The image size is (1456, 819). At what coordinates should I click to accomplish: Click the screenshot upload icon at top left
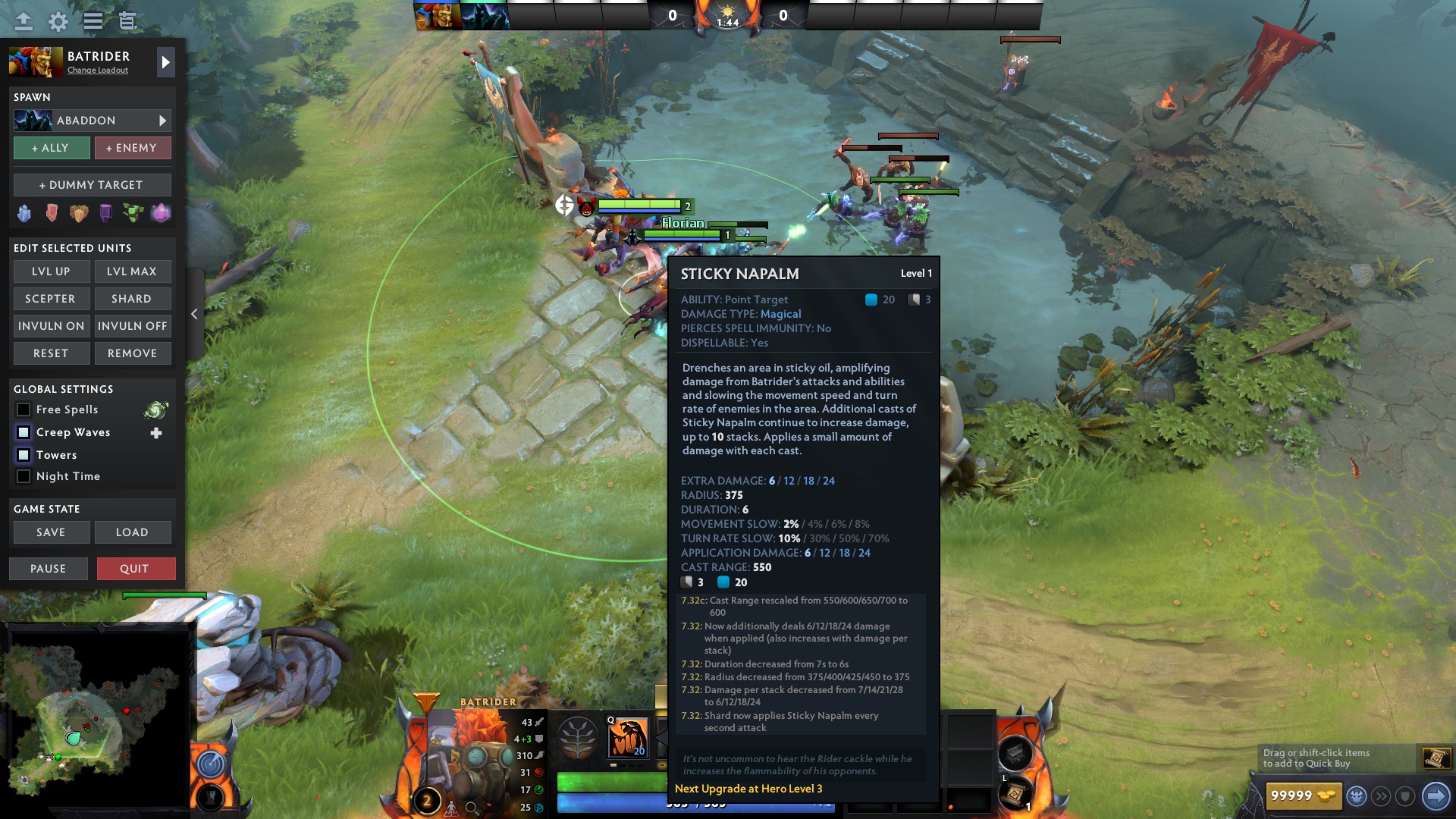(23, 21)
